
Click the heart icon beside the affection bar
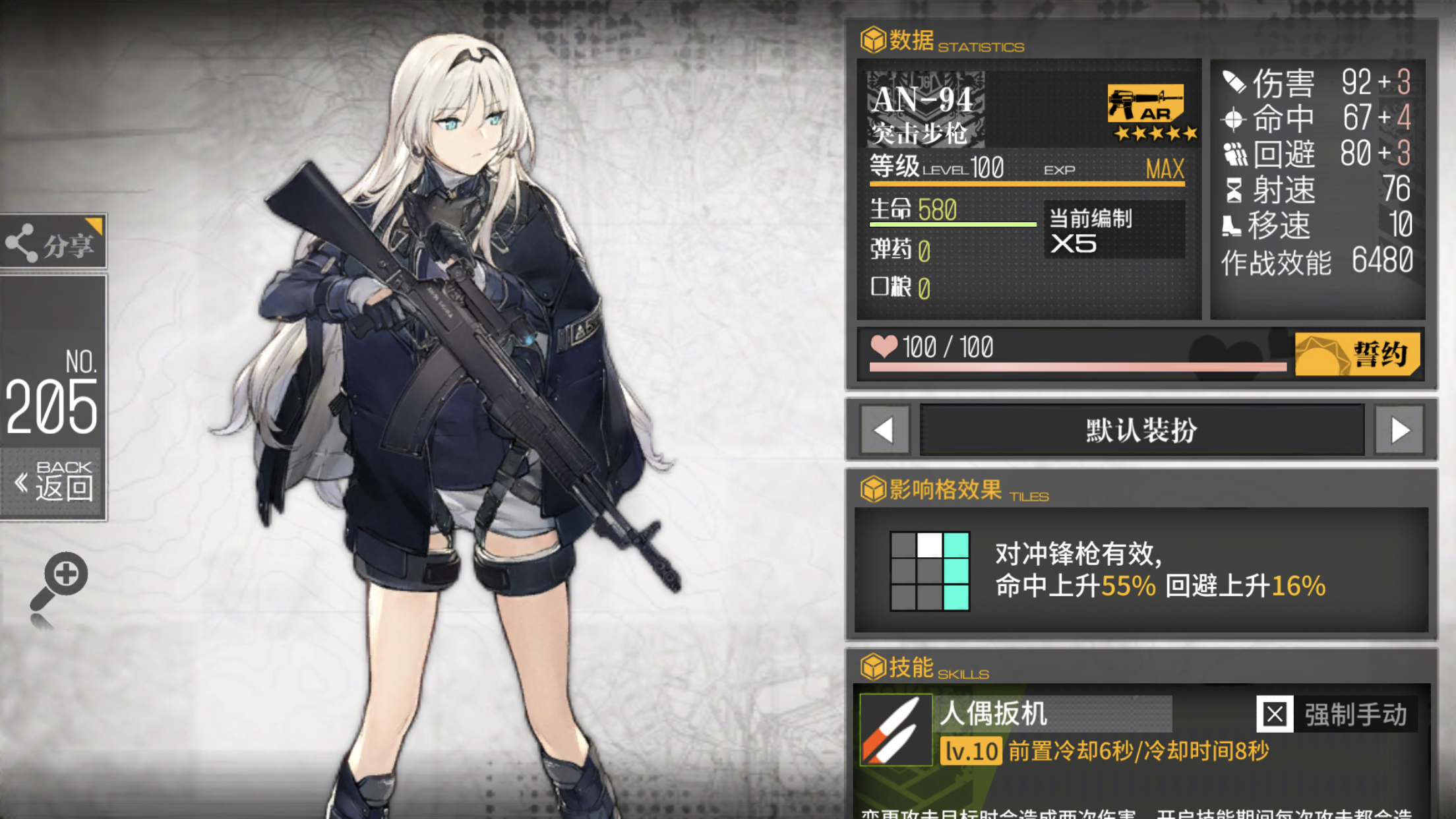[x=886, y=348]
